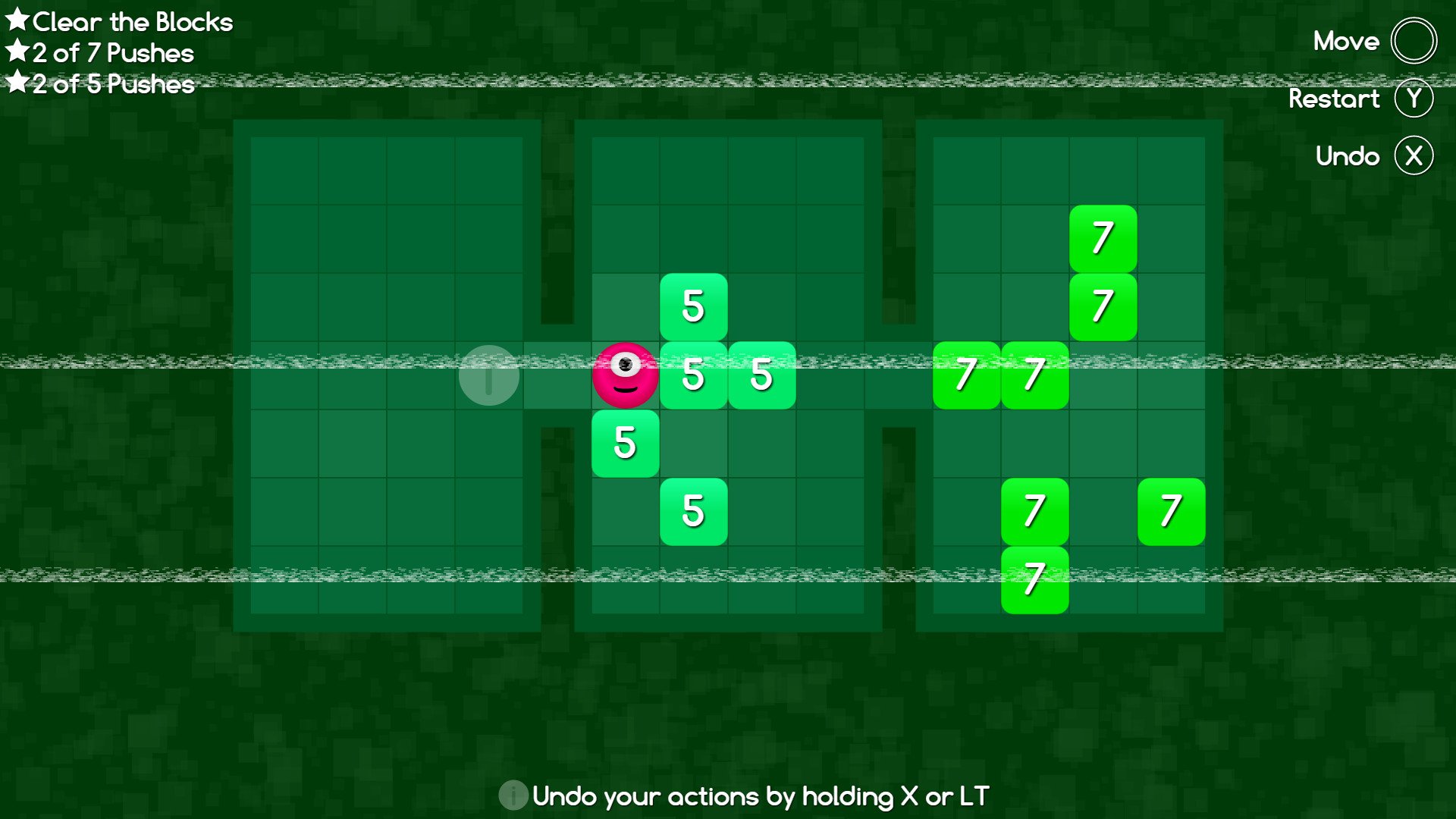1456x819 pixels.
Task: Click the Move circle button icon
Action: [1414, 42]
